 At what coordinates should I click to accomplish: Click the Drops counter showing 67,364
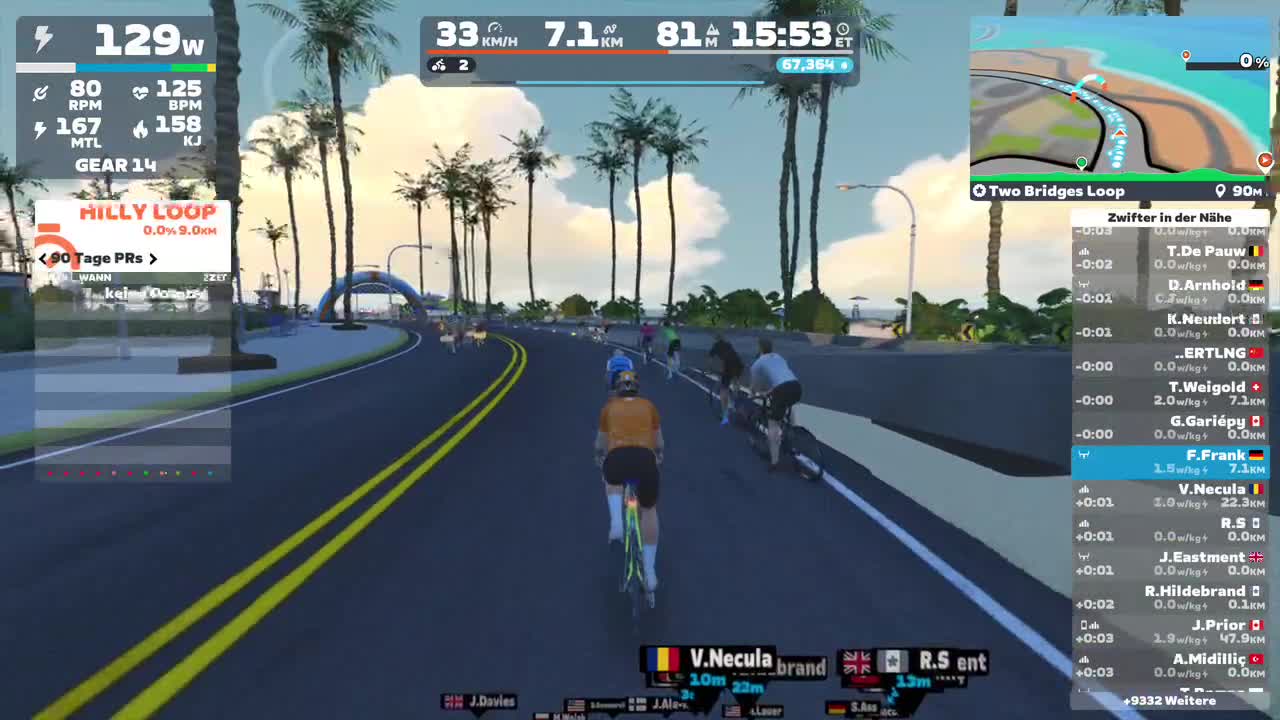815,65
